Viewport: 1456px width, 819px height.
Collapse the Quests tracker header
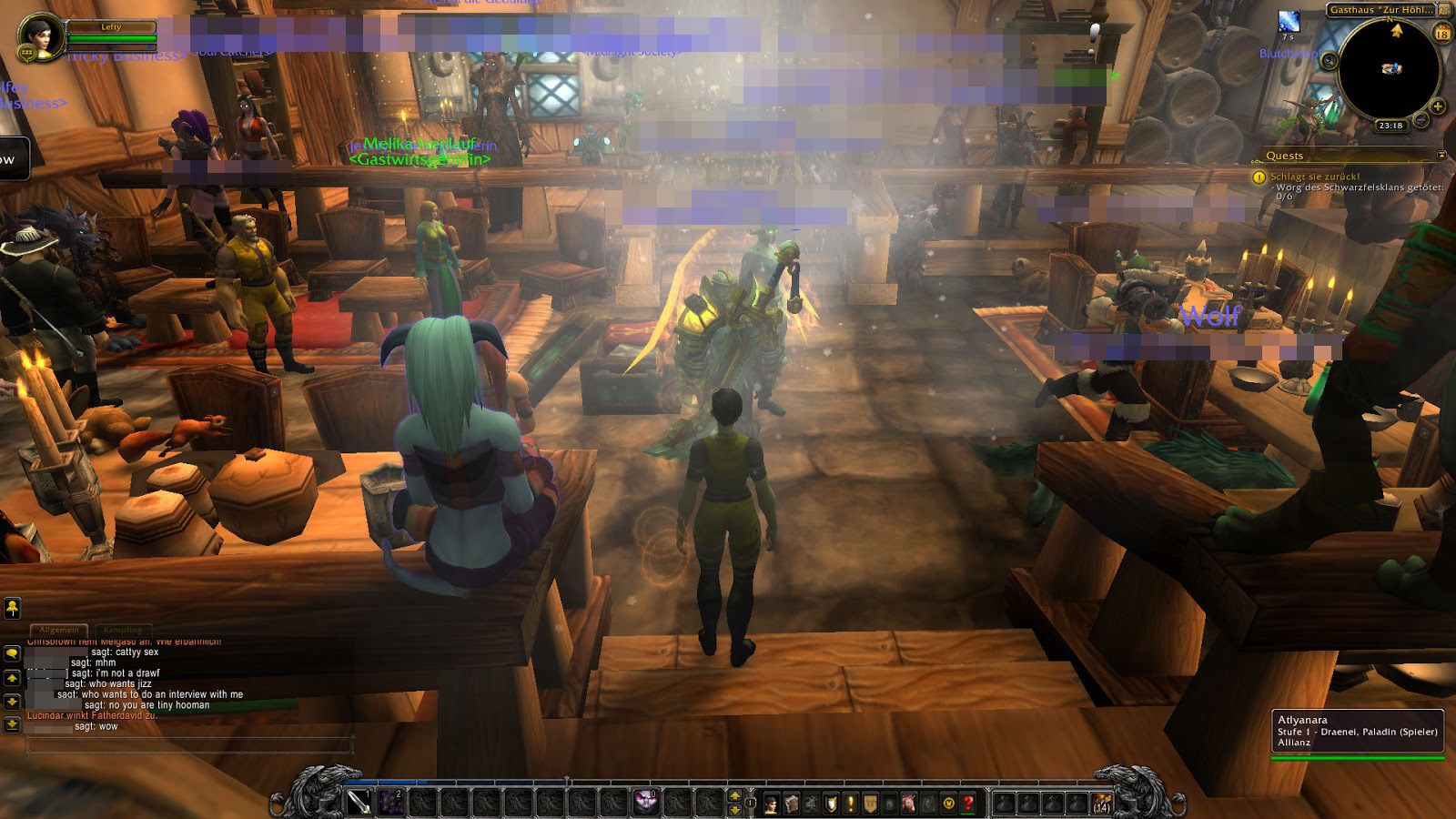1441,156
